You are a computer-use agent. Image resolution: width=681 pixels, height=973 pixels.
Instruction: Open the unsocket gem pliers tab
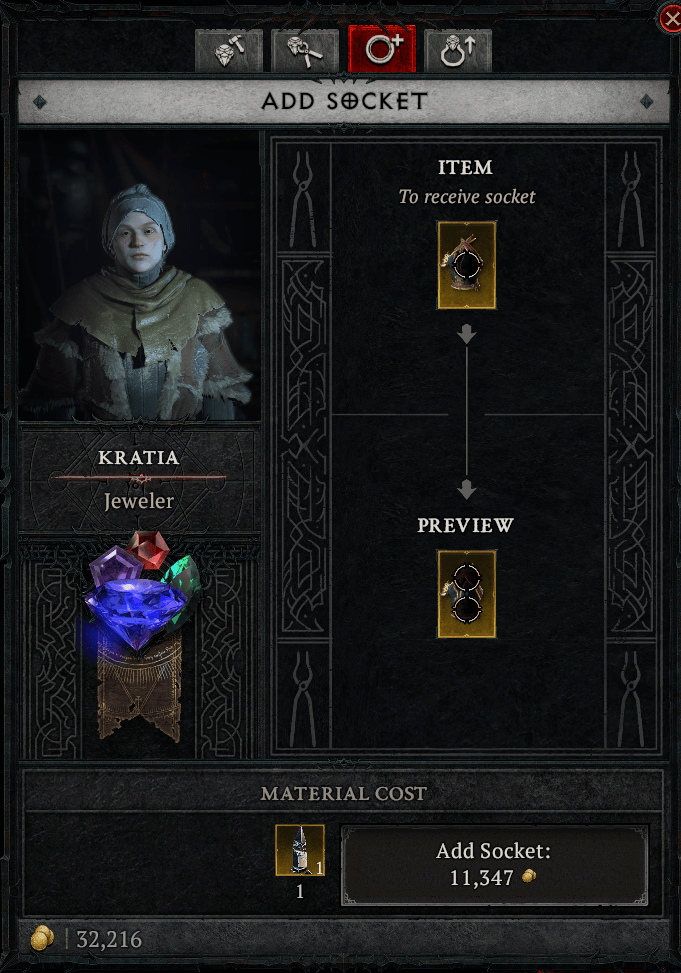(x=304, y=50)
